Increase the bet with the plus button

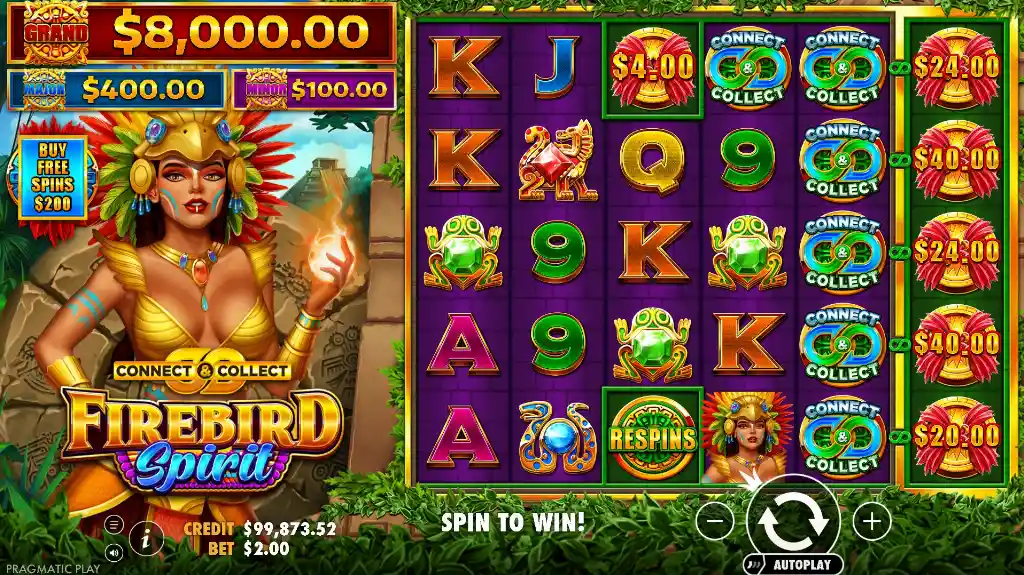(871, 521)
